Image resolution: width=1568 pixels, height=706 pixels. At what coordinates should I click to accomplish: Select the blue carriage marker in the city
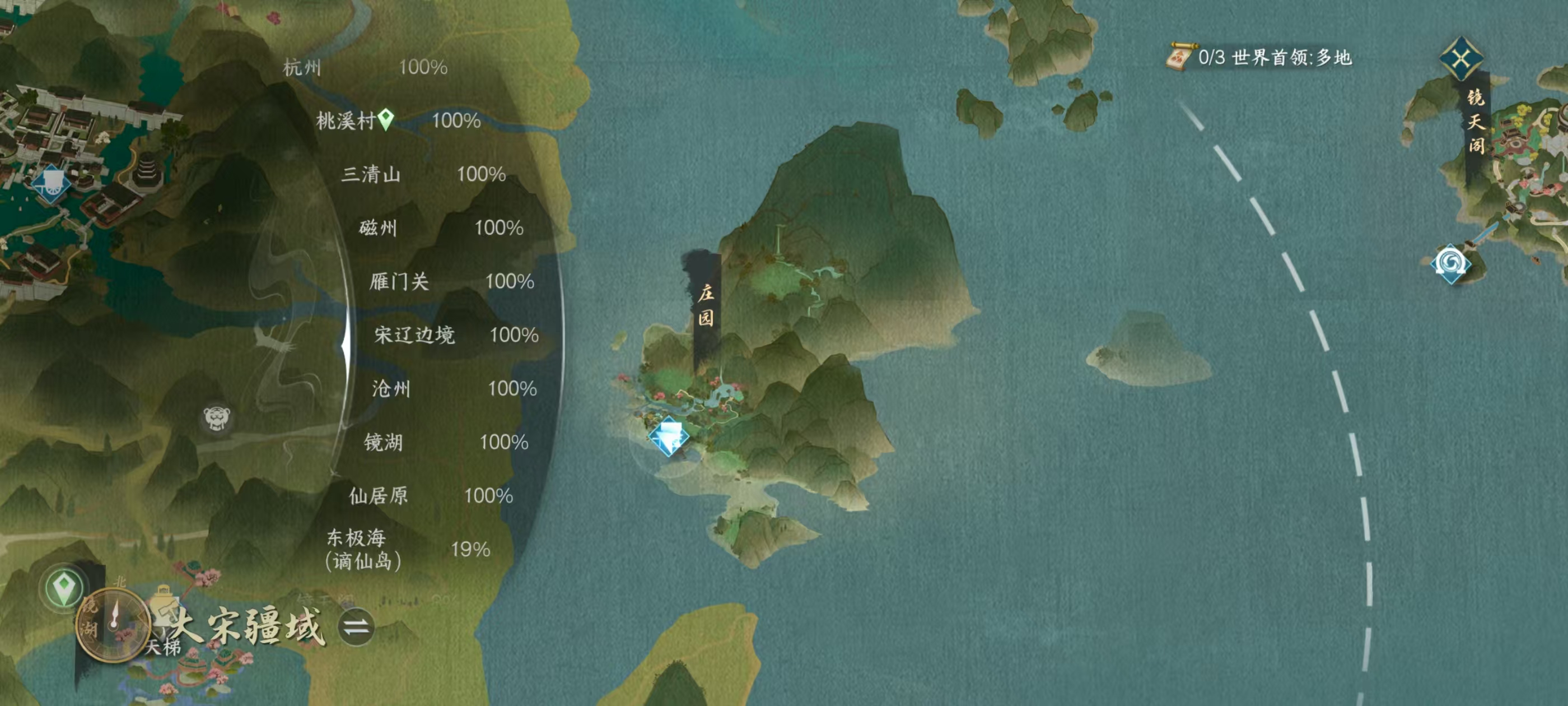click(51, 183)
